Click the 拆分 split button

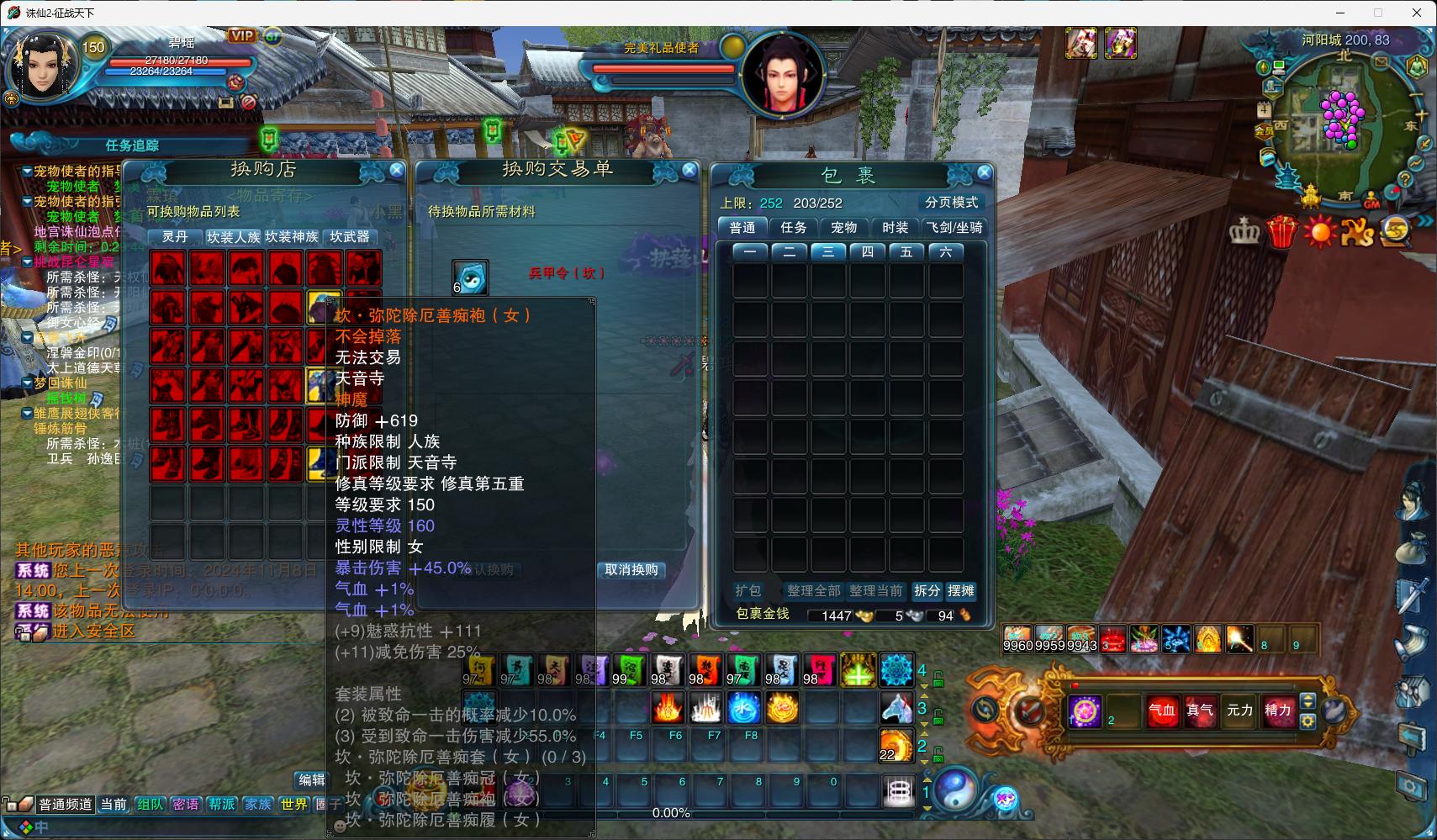point(927,590)
